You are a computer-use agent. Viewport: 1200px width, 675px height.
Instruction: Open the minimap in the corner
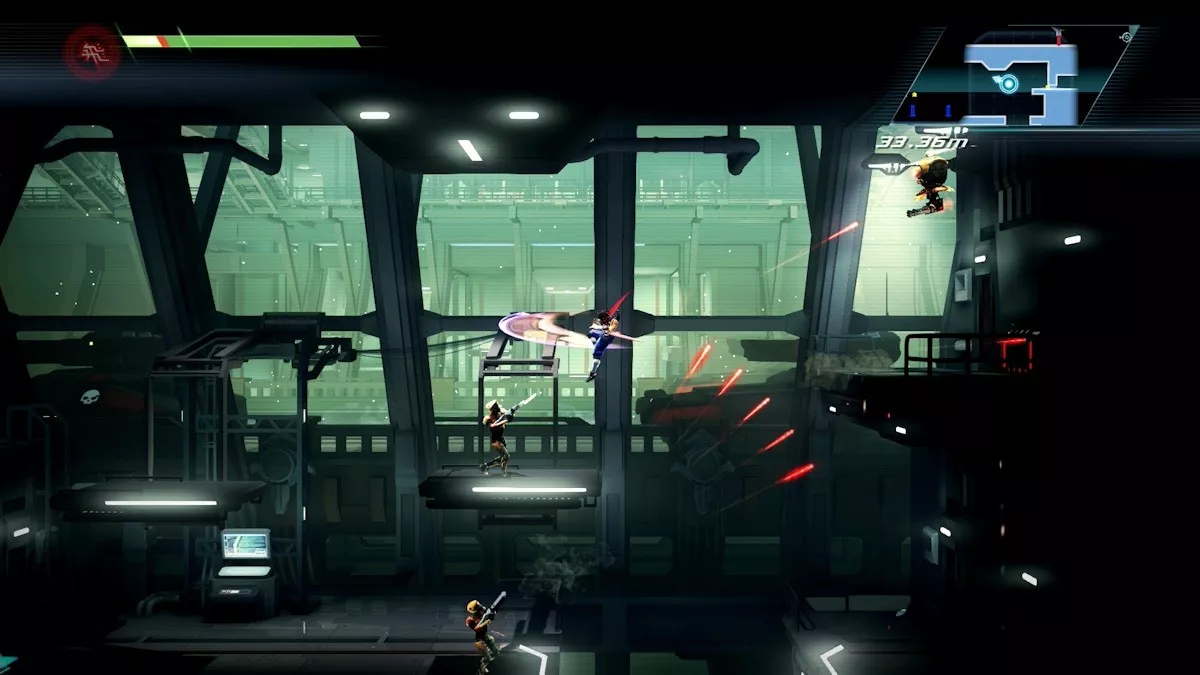pos(1020,76)
